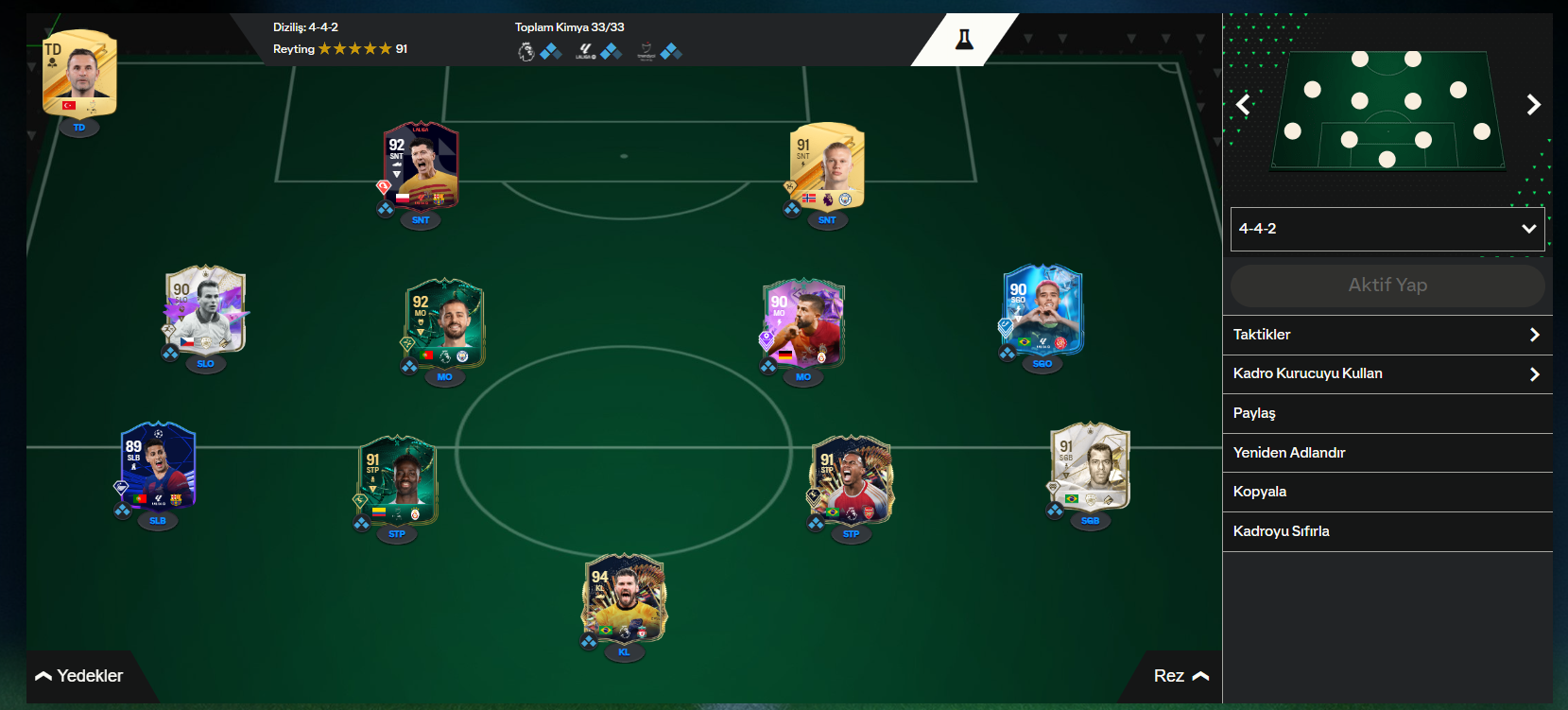Click the red untradeable diamond badge on Lewandowski's card

[383, 185]
